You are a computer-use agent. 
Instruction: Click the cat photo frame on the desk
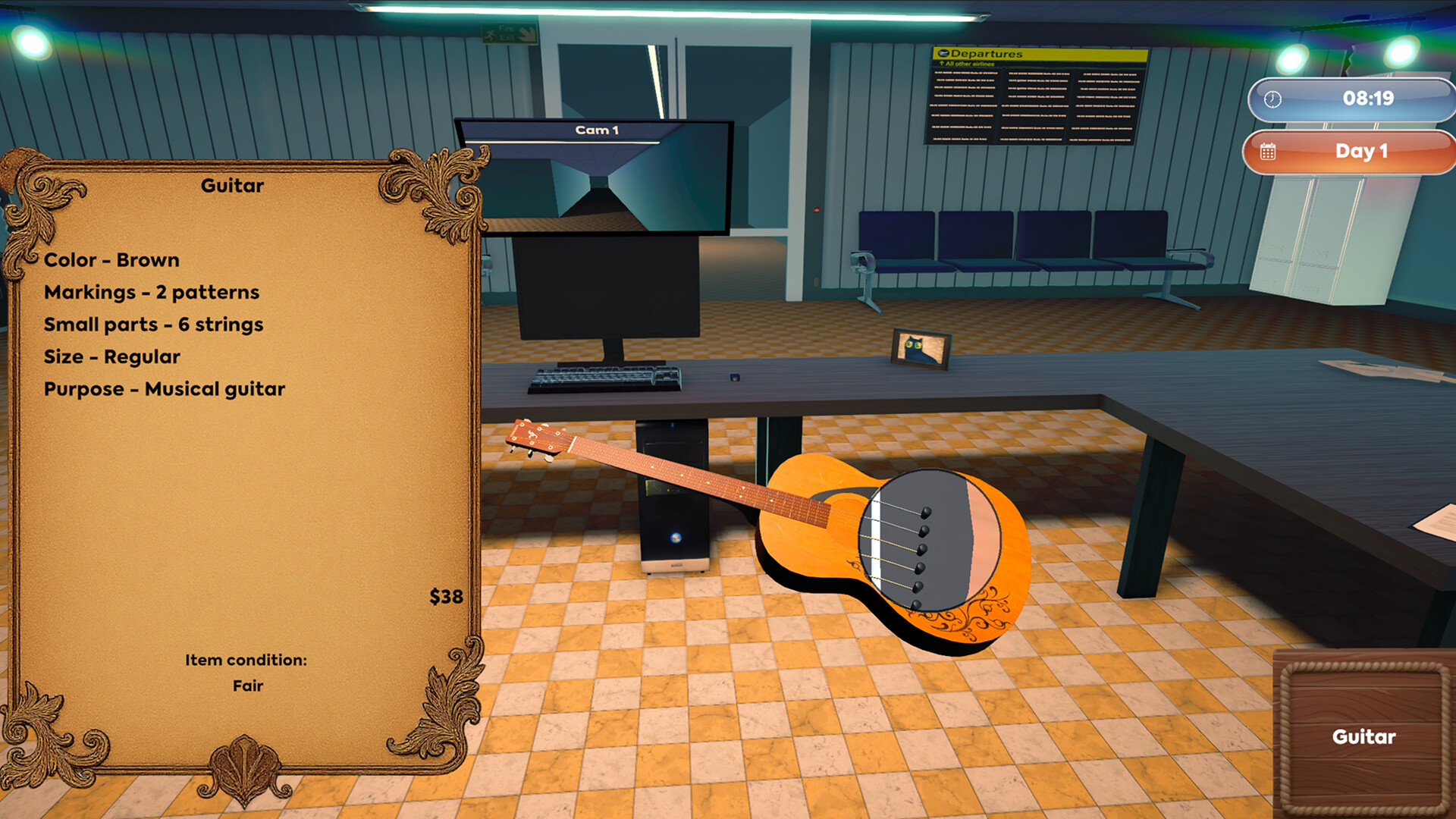(922, 350)
